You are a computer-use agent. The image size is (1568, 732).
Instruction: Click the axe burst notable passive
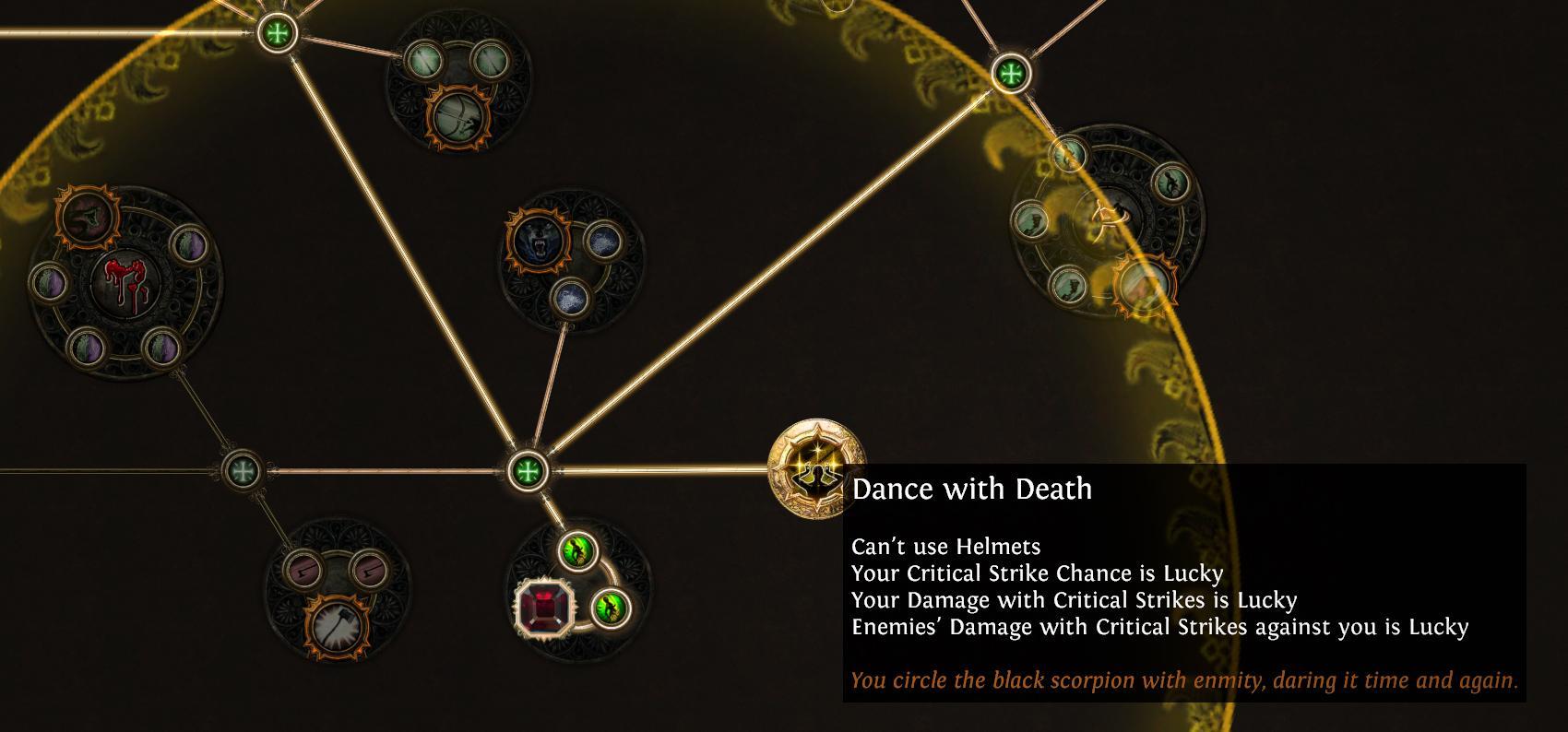point(337,624)
